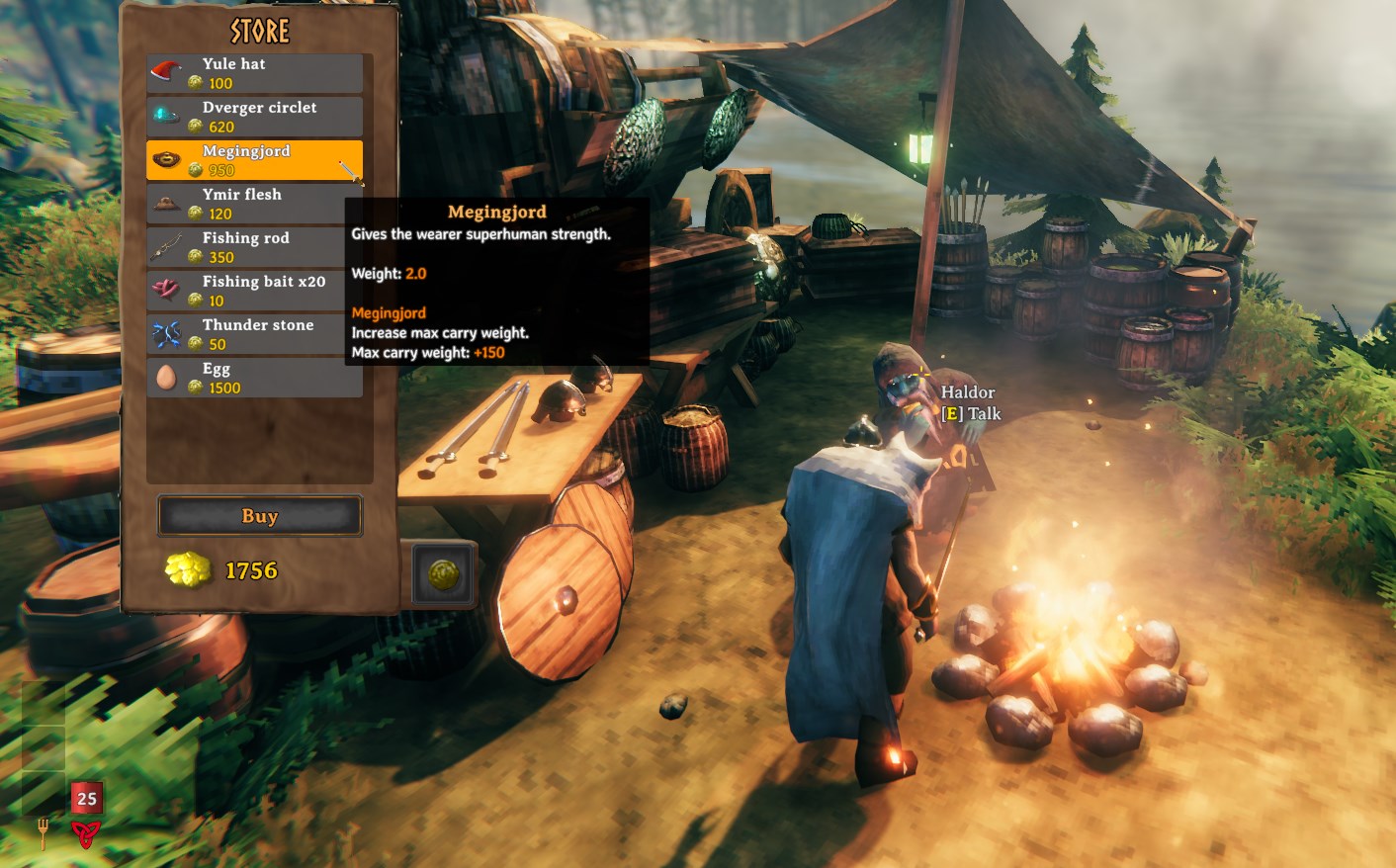
Task: Choose Fishing bait x20 entry
Action: (x=255, y=291)
